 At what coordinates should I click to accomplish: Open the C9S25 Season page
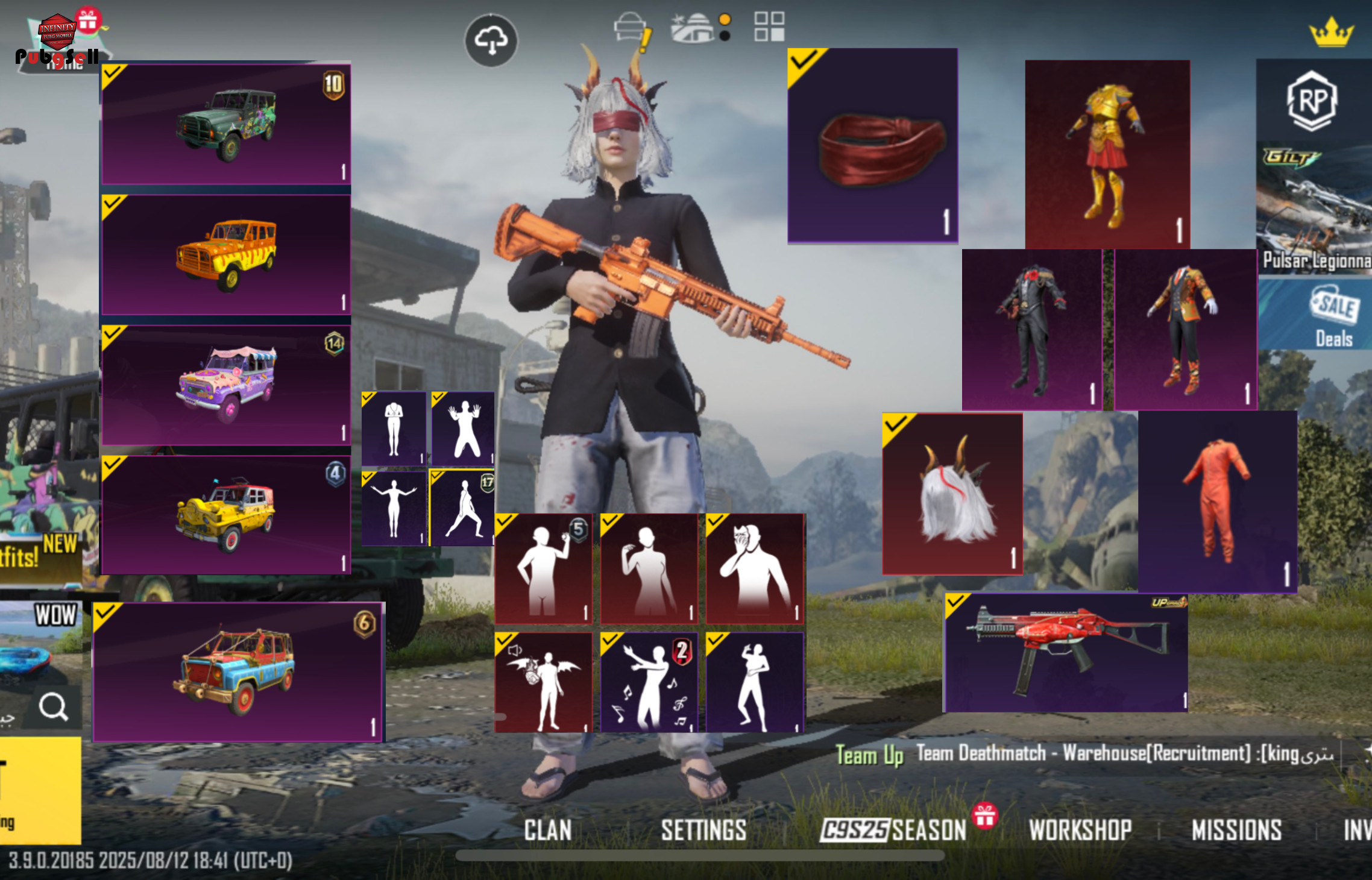(x=893, y=830)
